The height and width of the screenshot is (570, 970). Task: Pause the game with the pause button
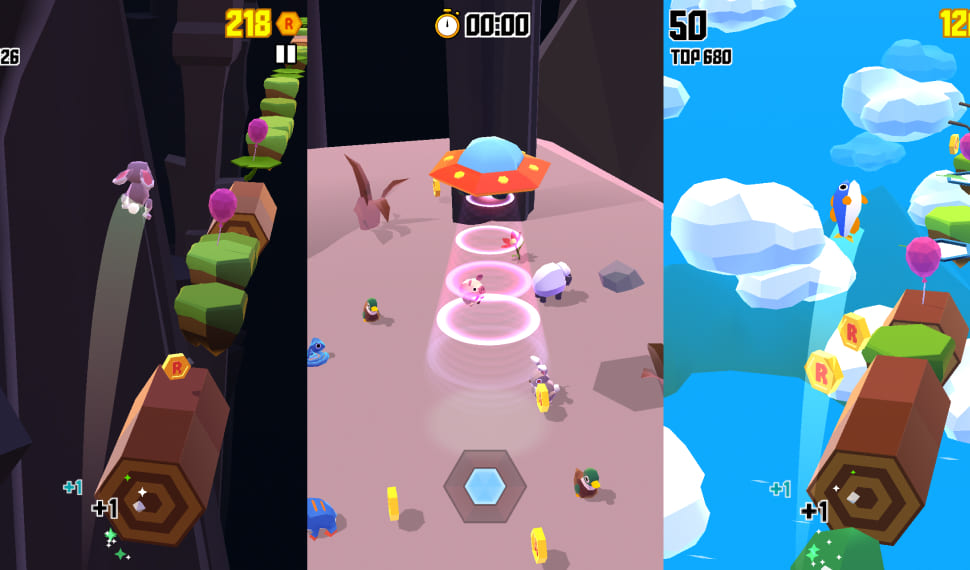pos(286,53)
